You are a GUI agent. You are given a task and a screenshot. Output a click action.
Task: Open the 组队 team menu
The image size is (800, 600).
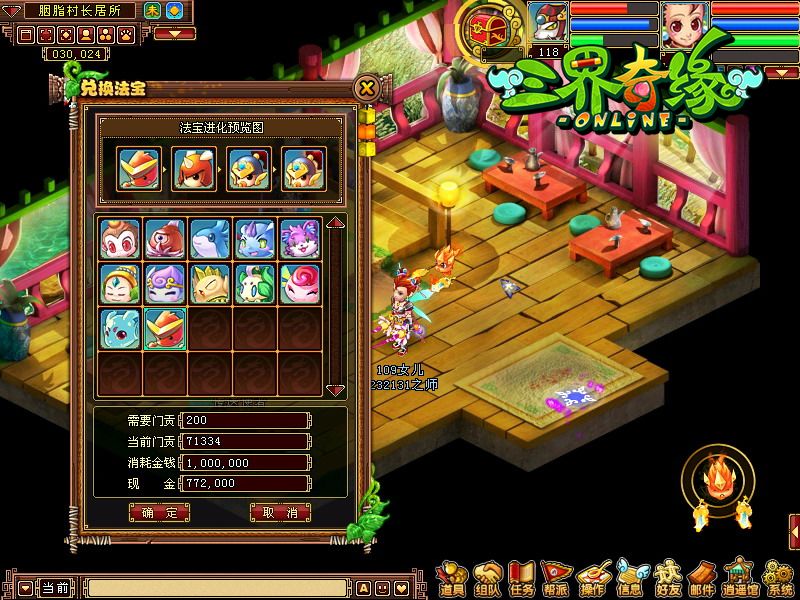pos(488,578)
